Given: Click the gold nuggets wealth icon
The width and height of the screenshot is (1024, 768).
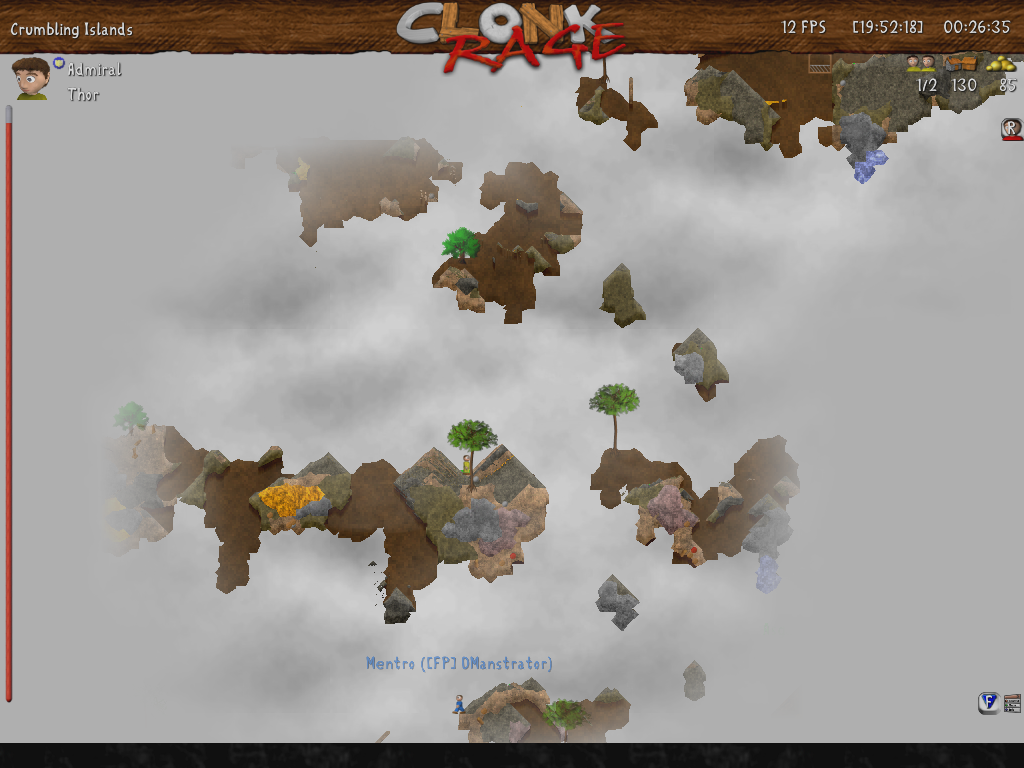Looking at the screenshot, I should [x=1001, y=64].
